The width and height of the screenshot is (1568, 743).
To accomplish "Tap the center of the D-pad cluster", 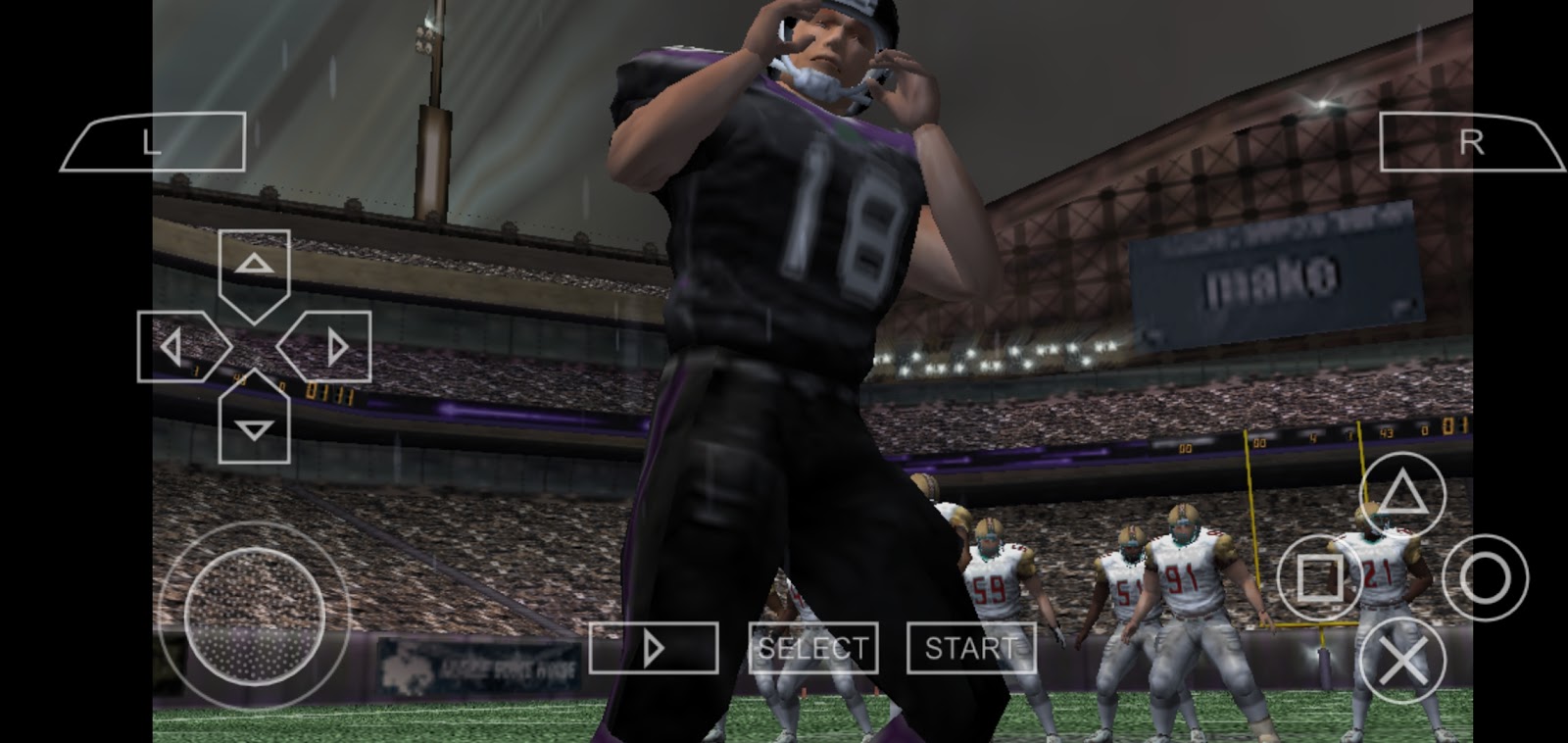I will pyautogui.click(x=255, y=345).
